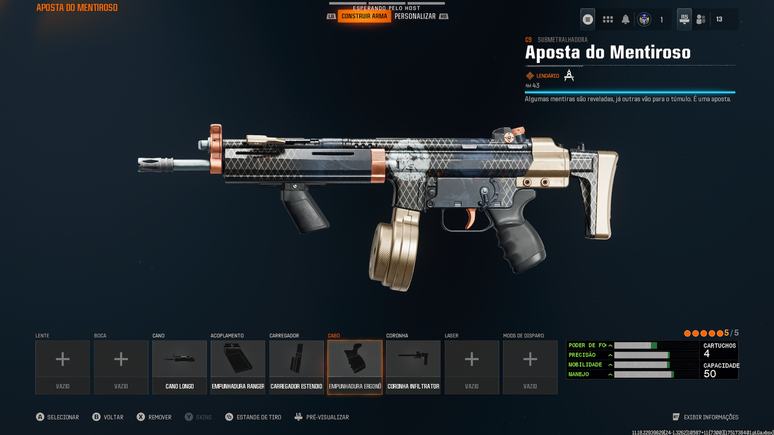Select the empty Lente attachment slot

coord(62,366)
